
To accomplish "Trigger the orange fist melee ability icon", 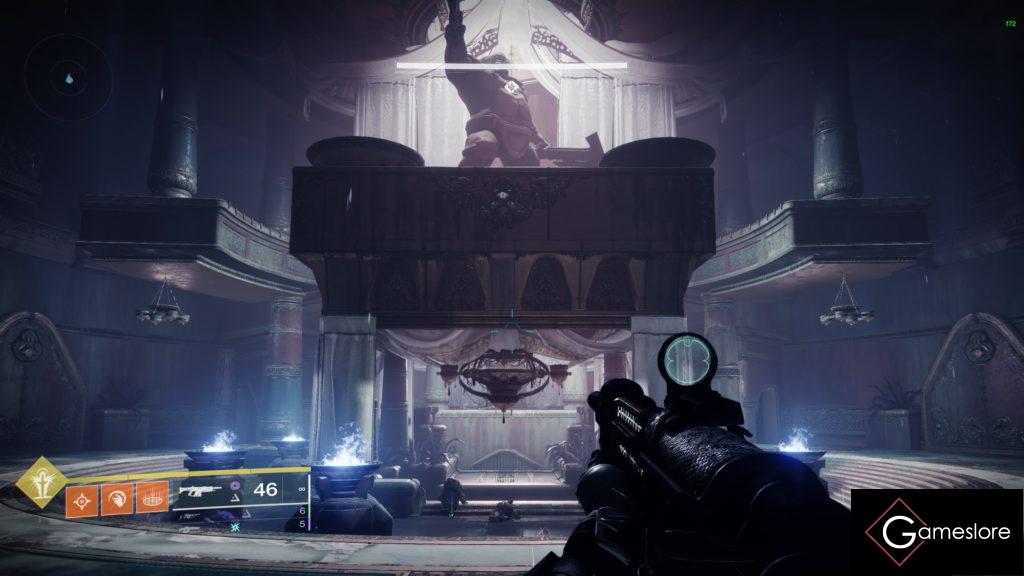I will click(x=116, y=497).
